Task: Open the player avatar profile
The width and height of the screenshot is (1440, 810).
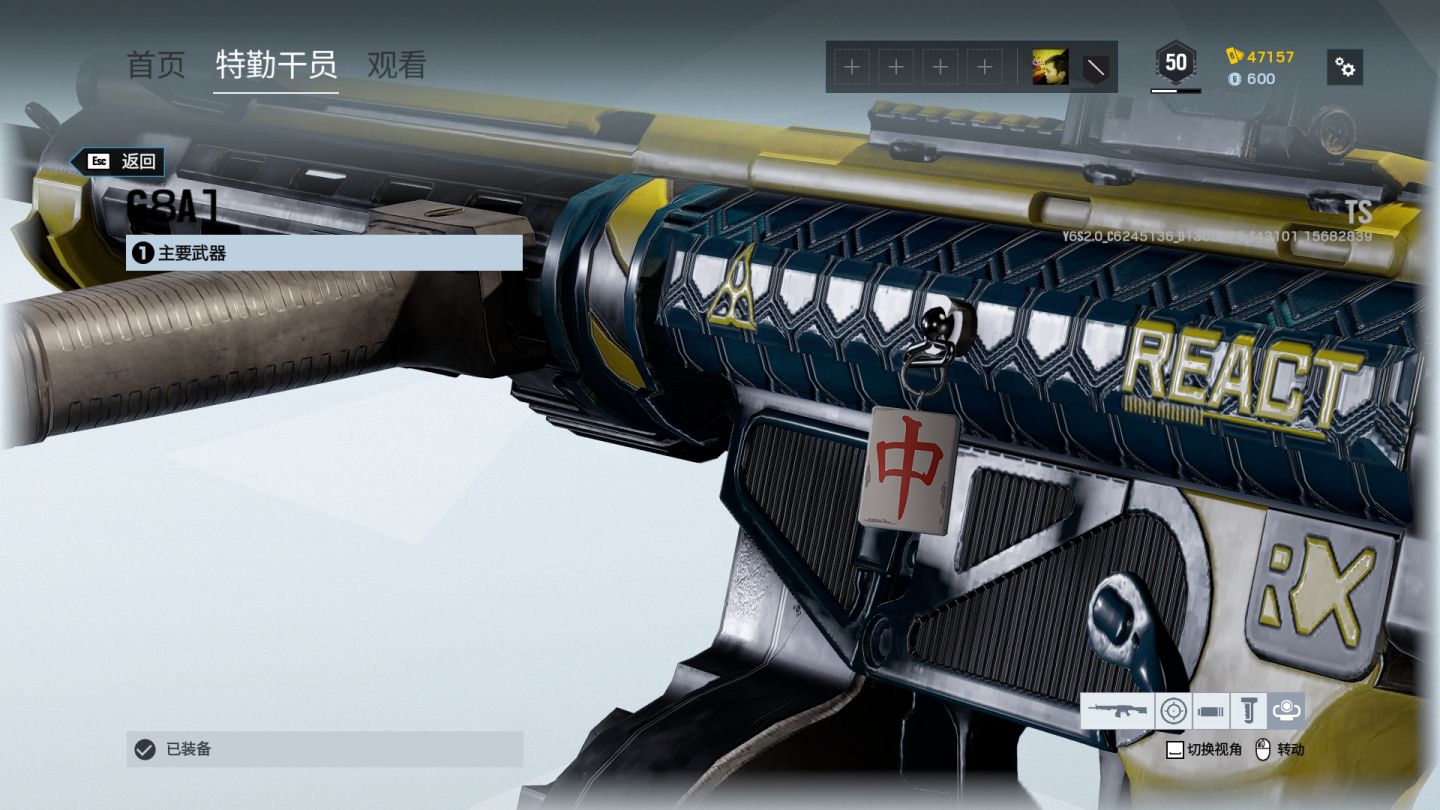Action: [1050, 67]
